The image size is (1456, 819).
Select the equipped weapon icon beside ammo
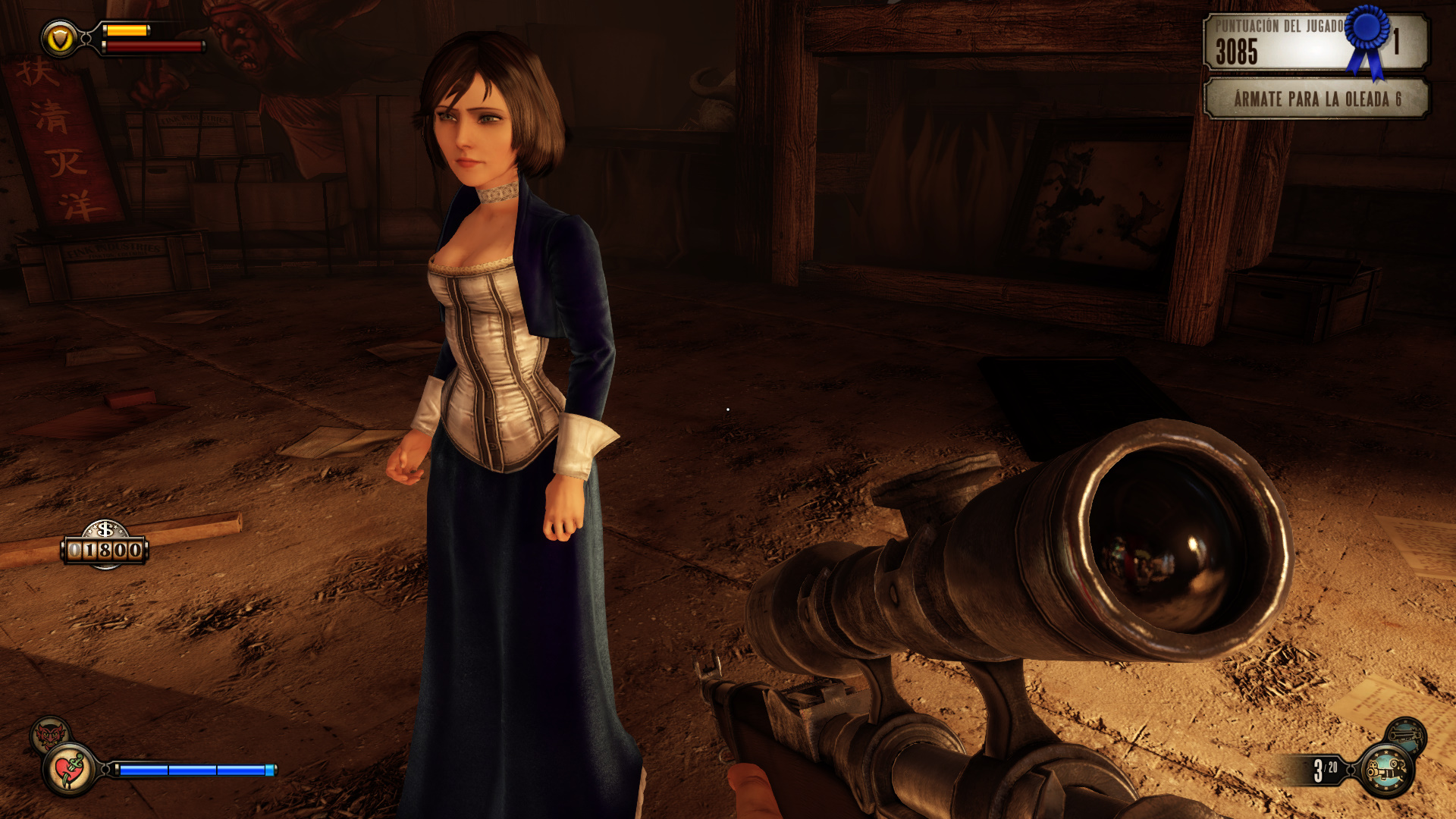click(1386, 770)
